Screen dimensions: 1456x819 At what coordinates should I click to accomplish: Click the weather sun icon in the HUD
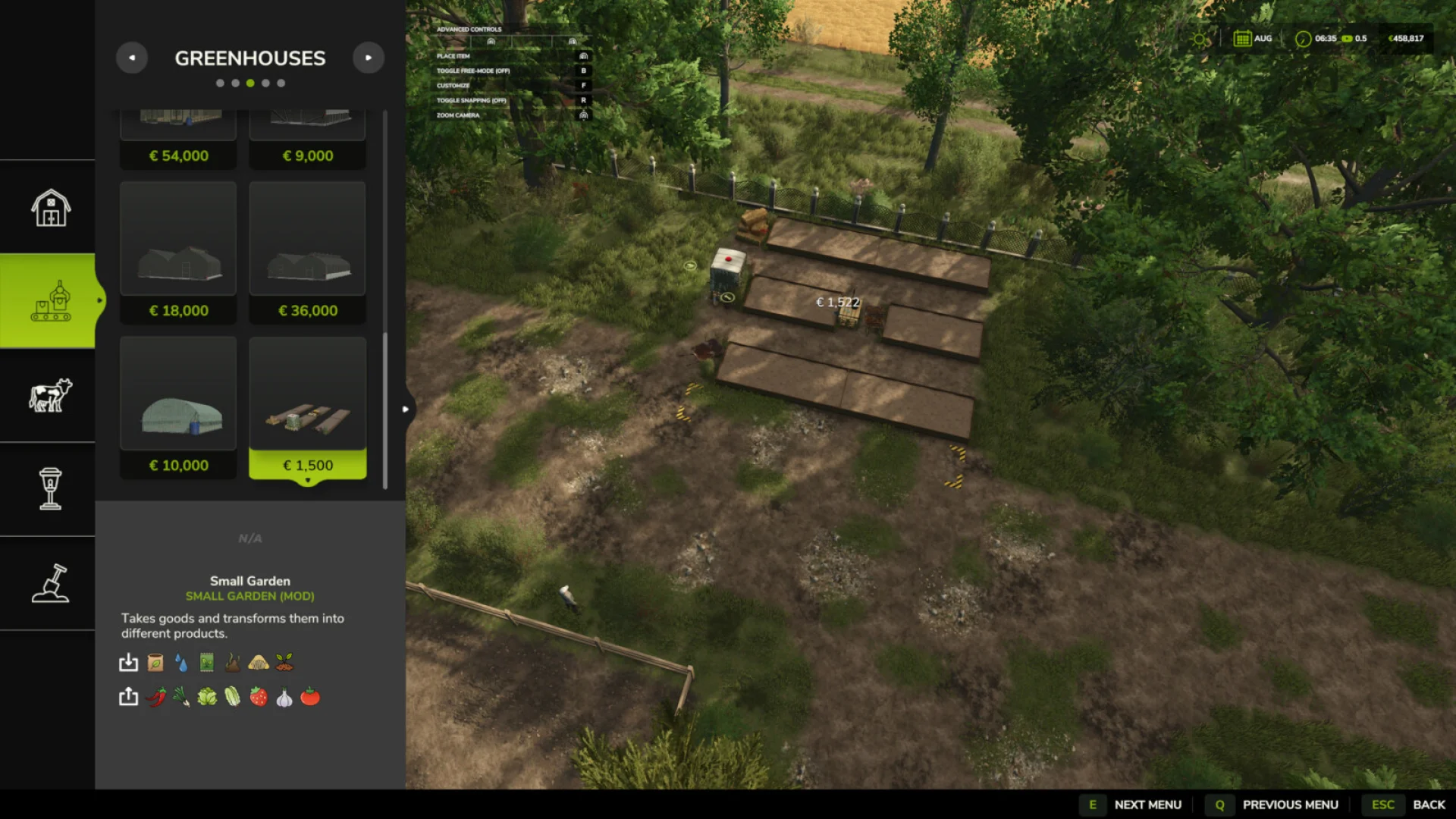pyautogui.click(x=1200, y=38)
